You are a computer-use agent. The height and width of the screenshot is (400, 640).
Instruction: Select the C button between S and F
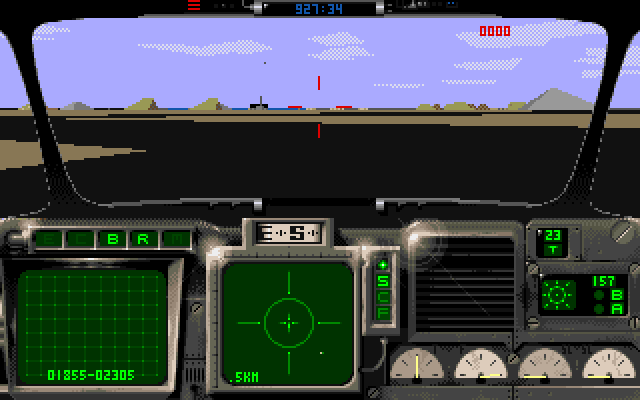pyautogui.click(x=382, y=297)
